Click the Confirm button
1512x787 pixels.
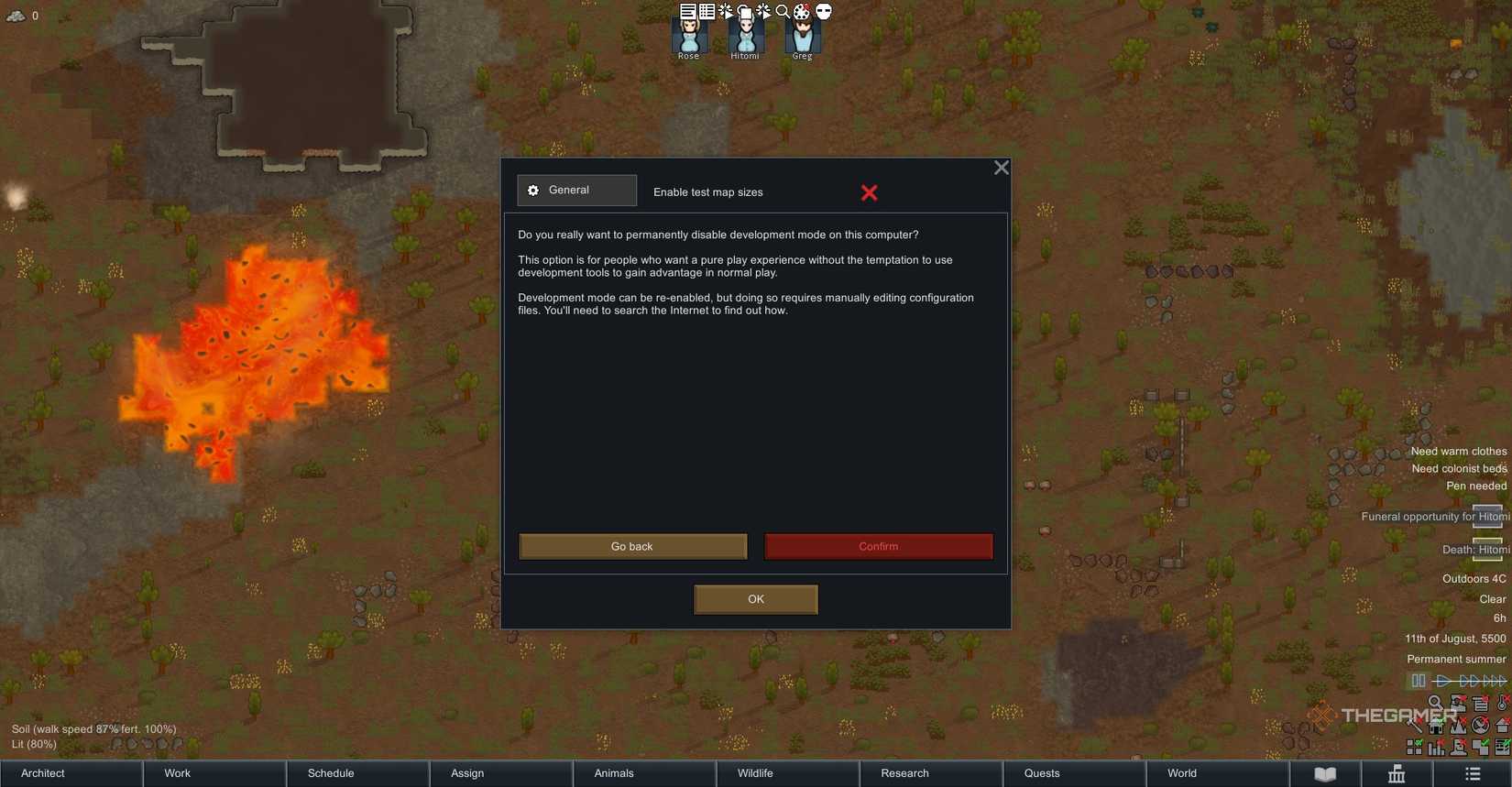[878, 546]
